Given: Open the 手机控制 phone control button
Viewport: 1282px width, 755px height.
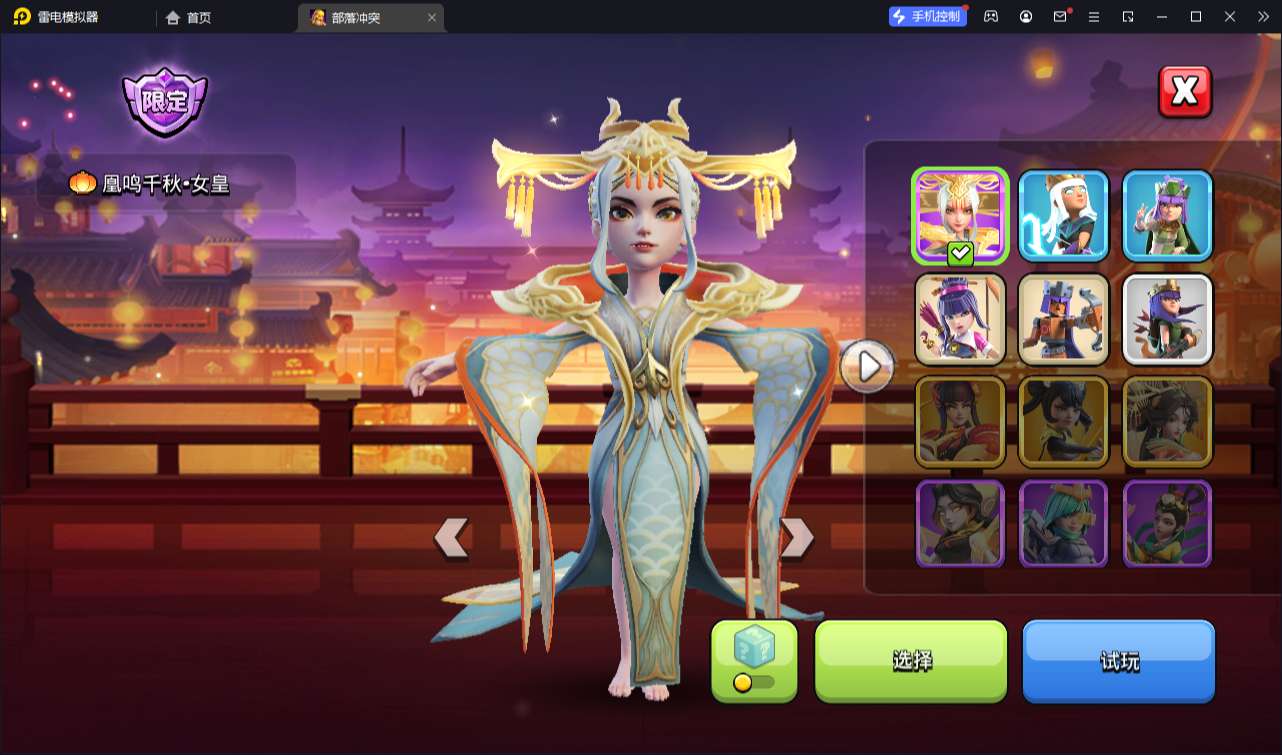Looking at the screenshot, I should (x=928, y=17).
